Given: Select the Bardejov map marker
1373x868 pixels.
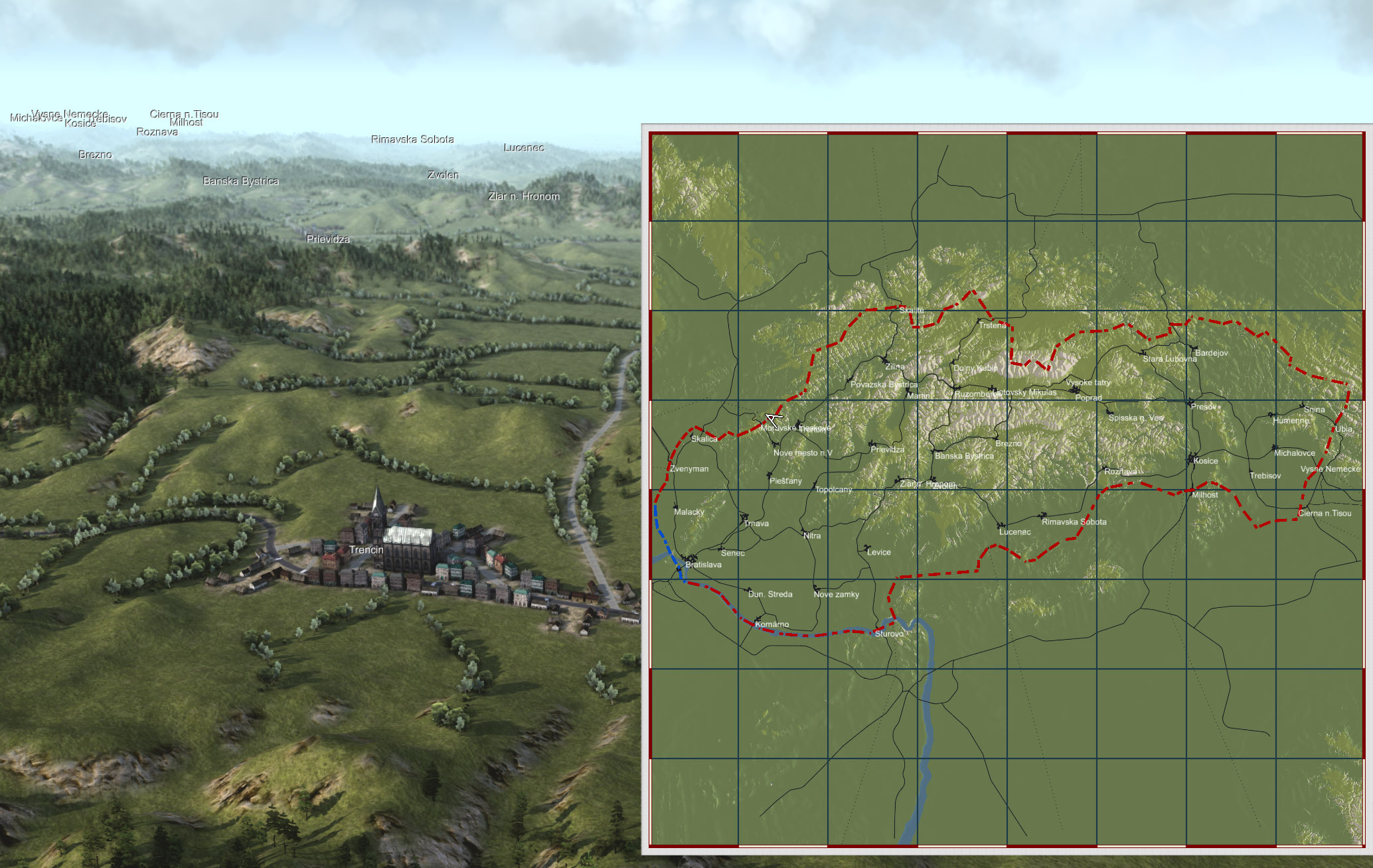Looking at the screenshot, I should pos(1210,353).
